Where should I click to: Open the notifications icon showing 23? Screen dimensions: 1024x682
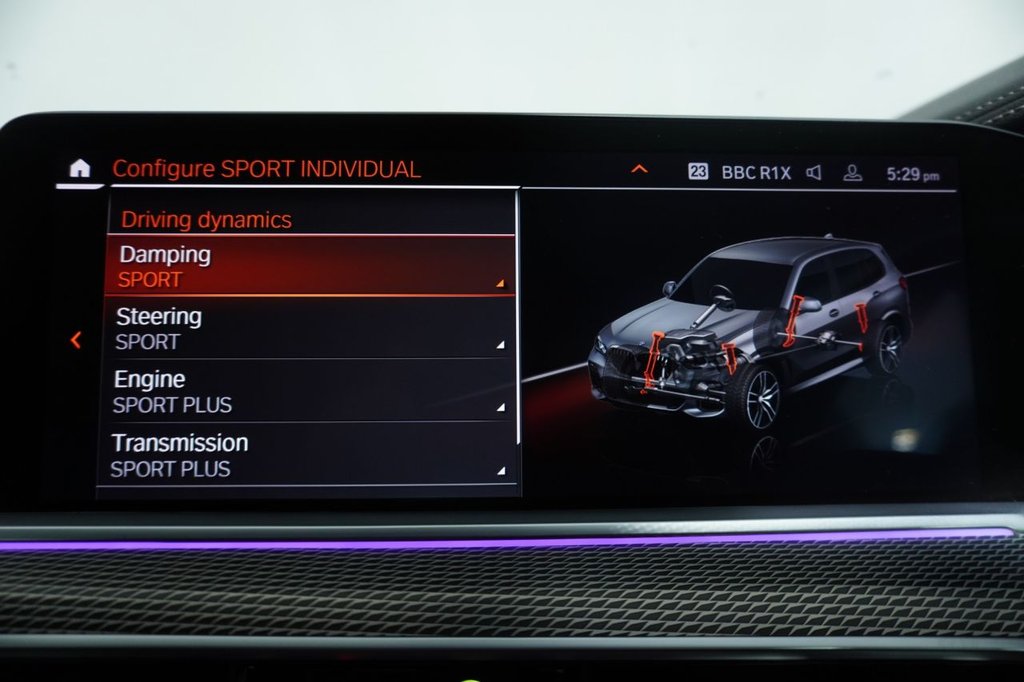click(x=698, y=172)
